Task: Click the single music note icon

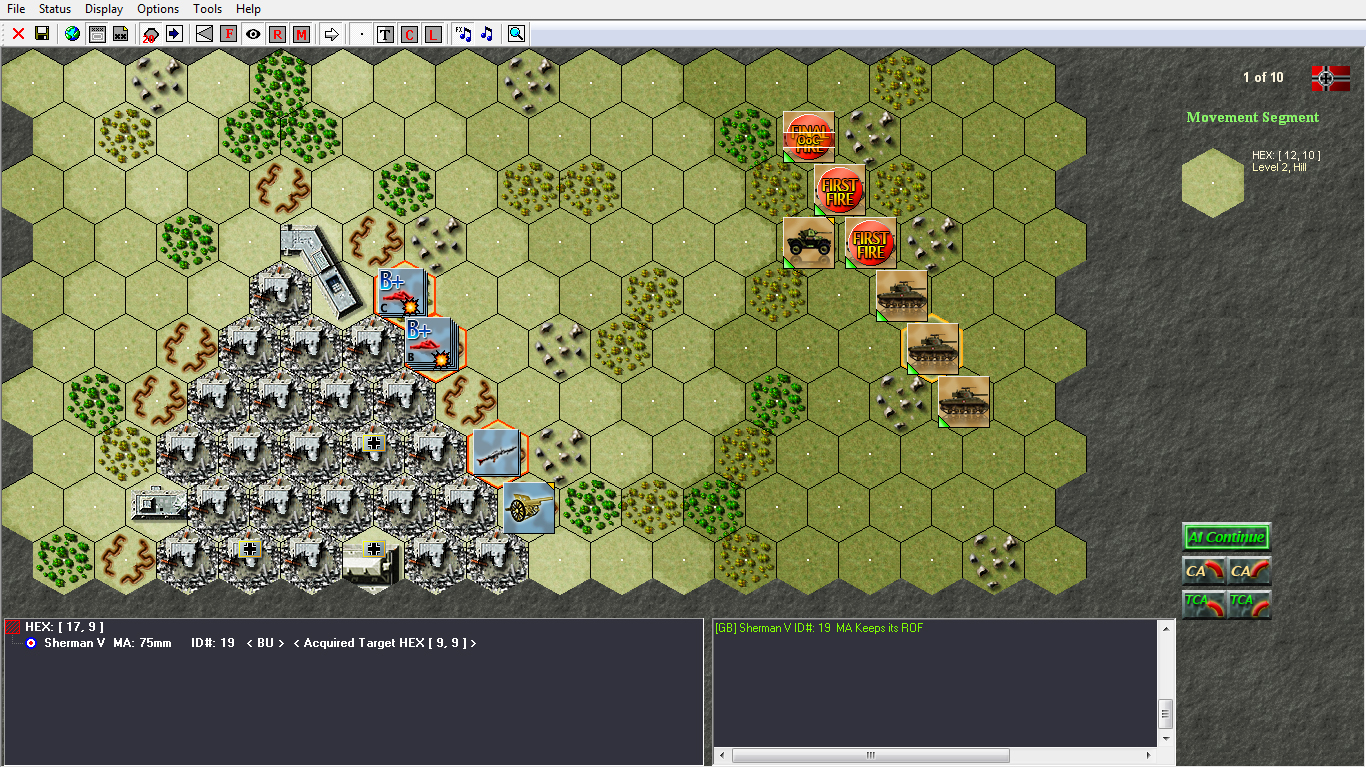Action: [487, 33]
